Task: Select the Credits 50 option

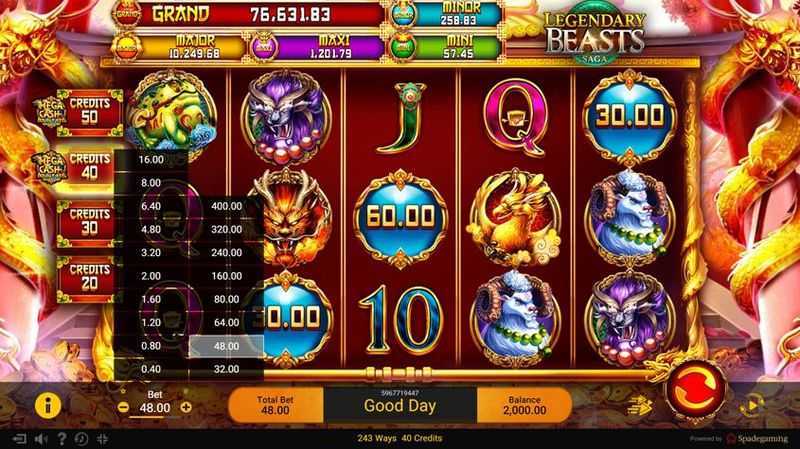Action: (x=89, y=107)
